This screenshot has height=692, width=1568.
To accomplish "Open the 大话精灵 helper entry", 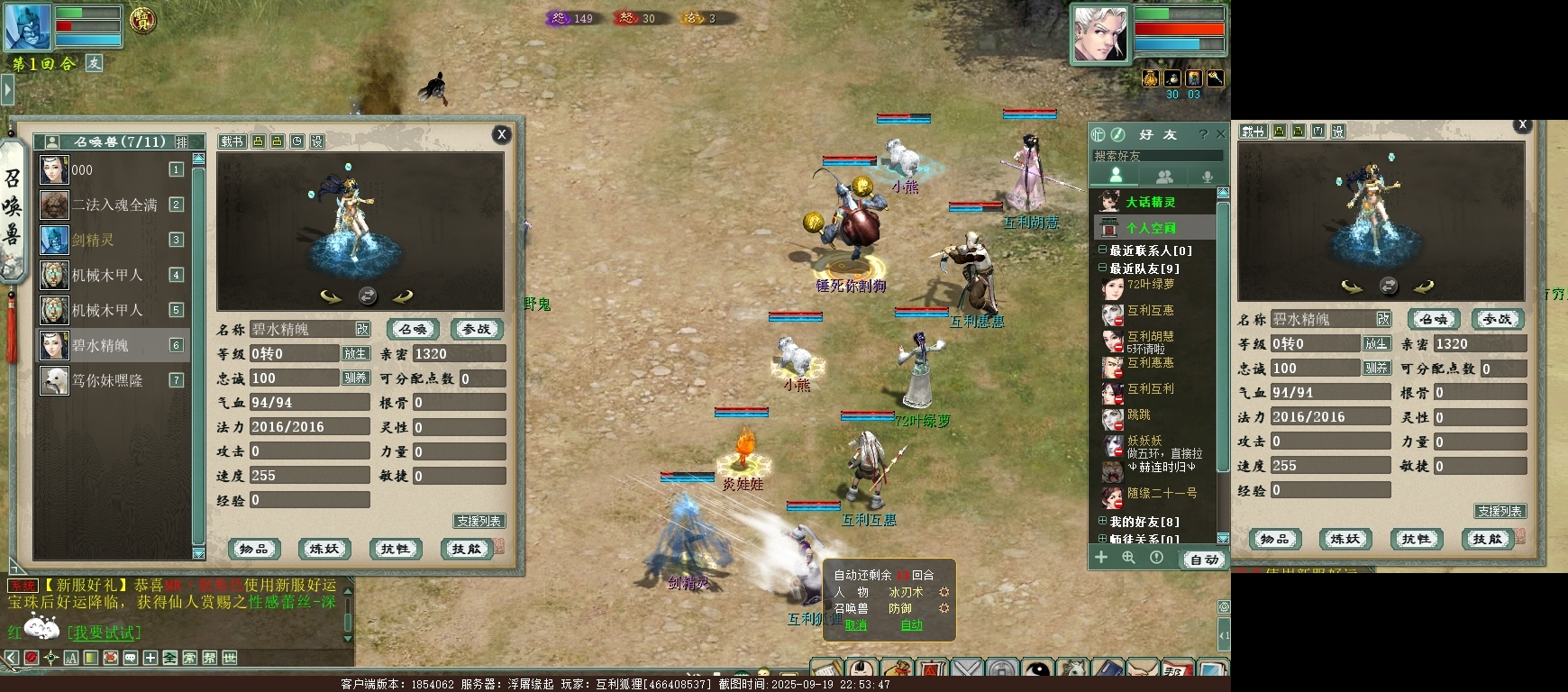I will point(1150,202).
